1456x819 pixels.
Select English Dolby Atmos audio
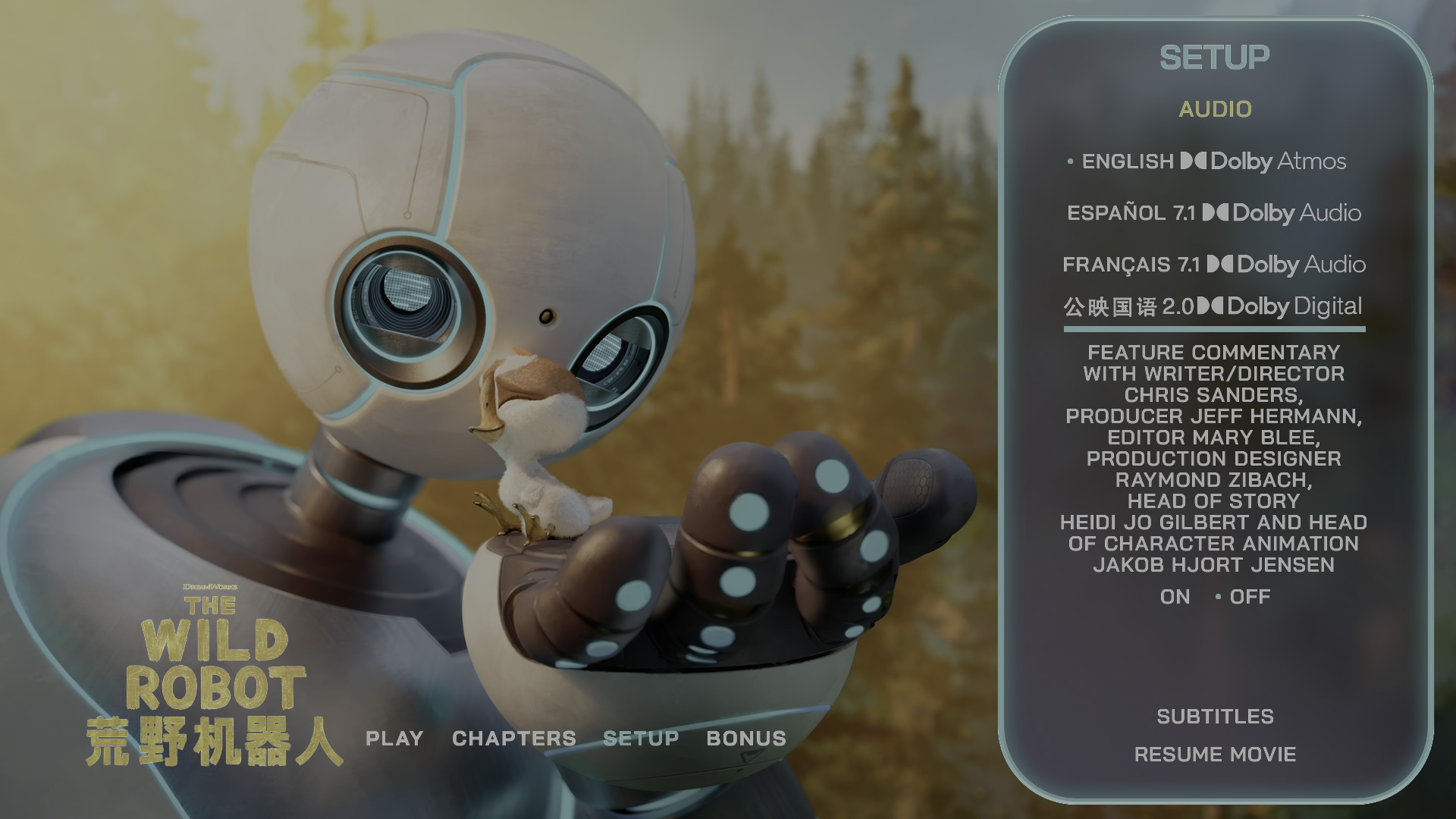click(1213, 162)
